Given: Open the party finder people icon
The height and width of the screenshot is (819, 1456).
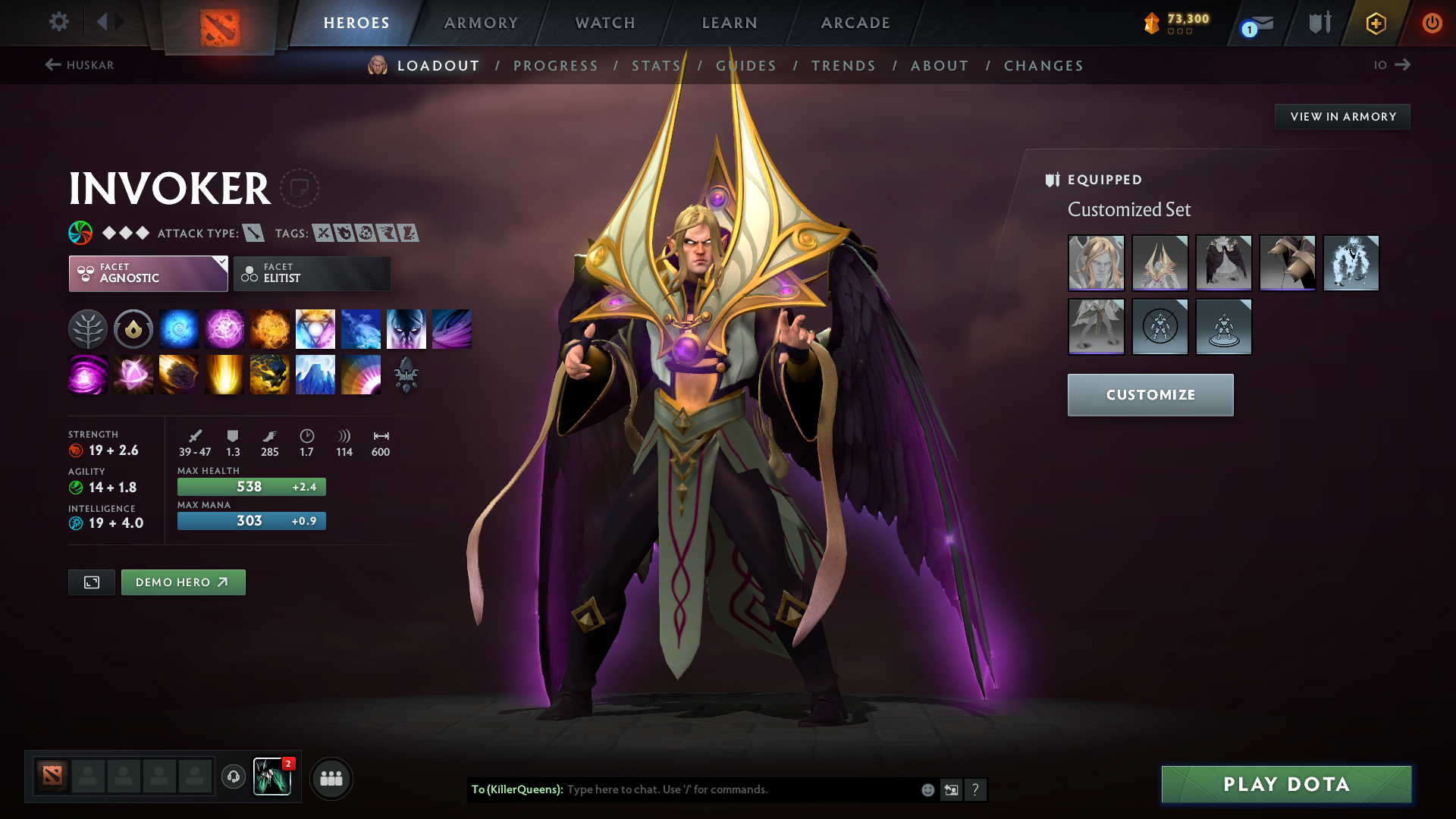Looking at the screenshot, I should tap(331, 778).
